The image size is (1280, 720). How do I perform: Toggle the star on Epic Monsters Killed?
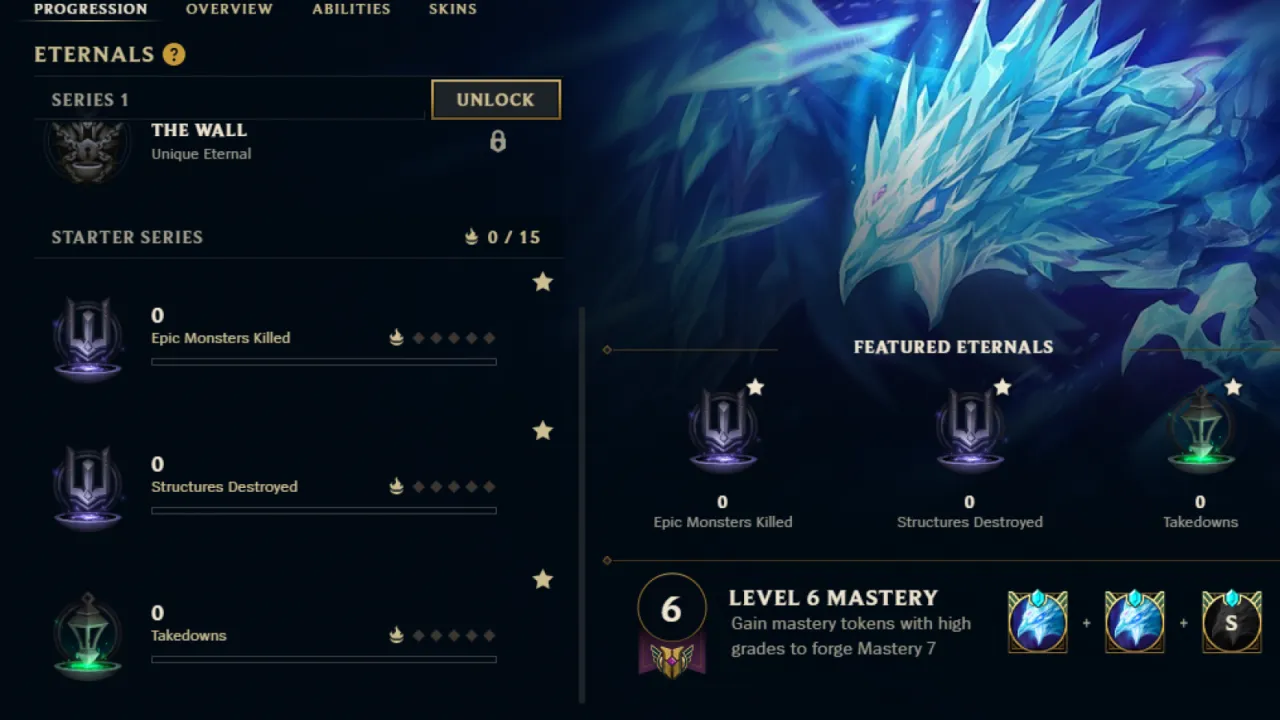click(543, 282)
